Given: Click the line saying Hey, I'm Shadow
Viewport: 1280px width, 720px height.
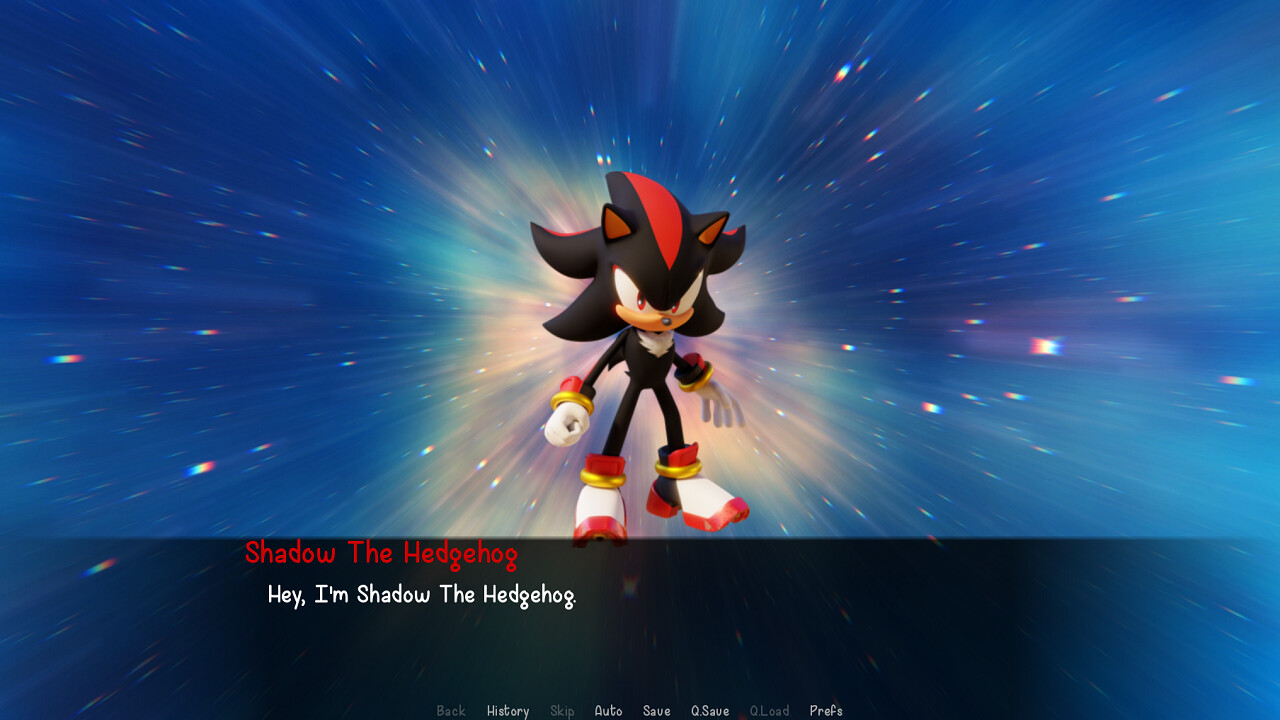Looking at the screenshot, I should pos(424,594).
